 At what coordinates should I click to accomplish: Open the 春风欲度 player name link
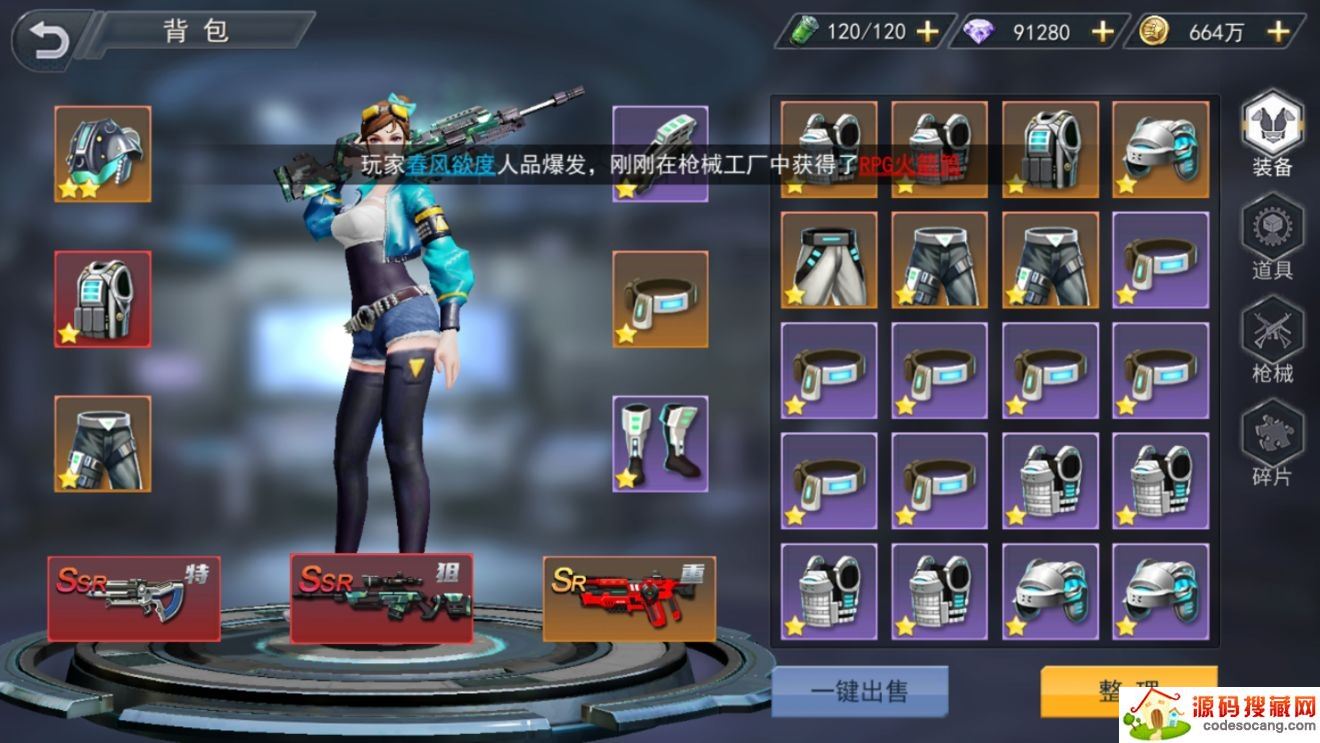(x=451, y=165)
